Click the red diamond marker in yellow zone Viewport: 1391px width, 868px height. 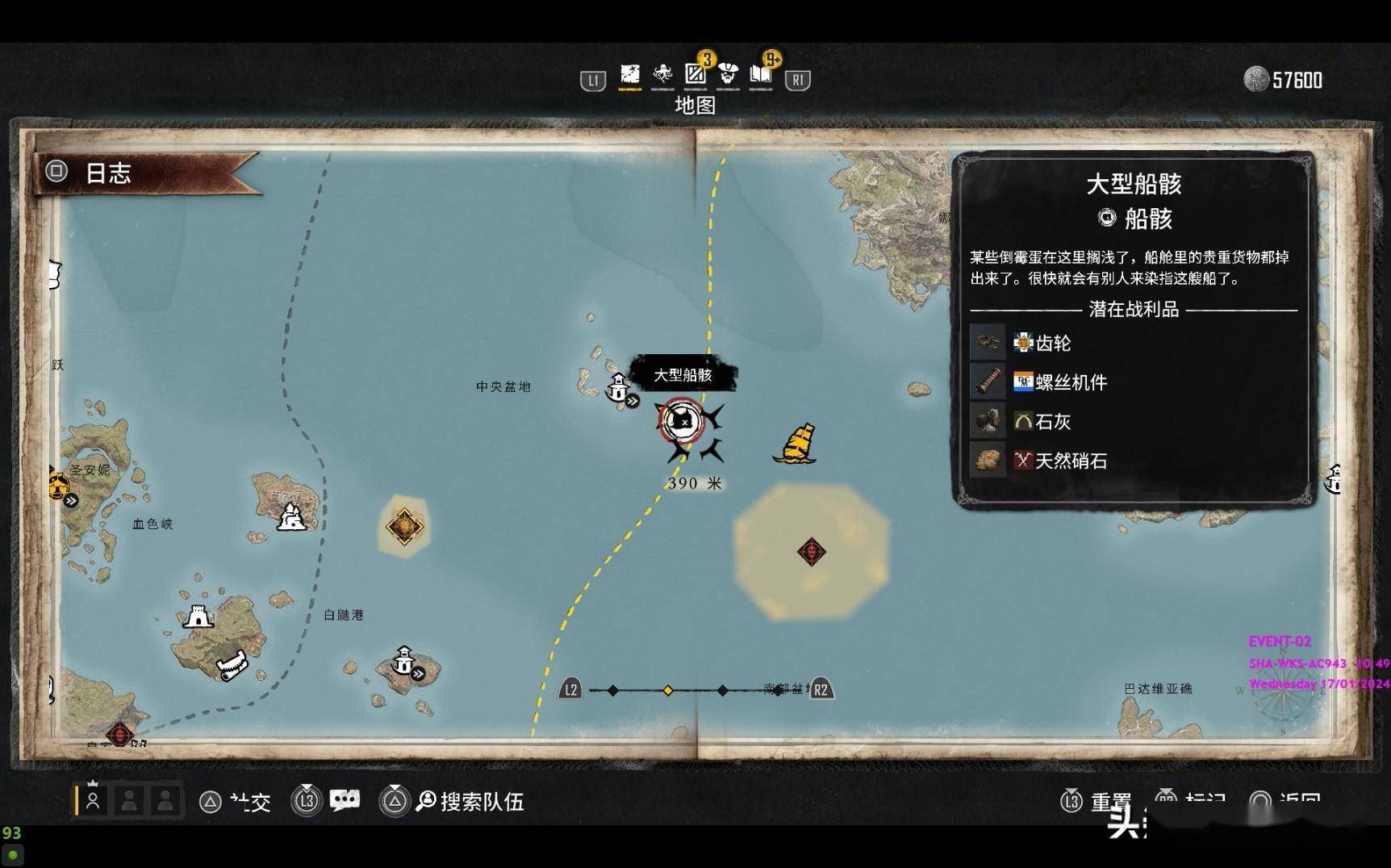pyautogui.click(x=811, y=552)
